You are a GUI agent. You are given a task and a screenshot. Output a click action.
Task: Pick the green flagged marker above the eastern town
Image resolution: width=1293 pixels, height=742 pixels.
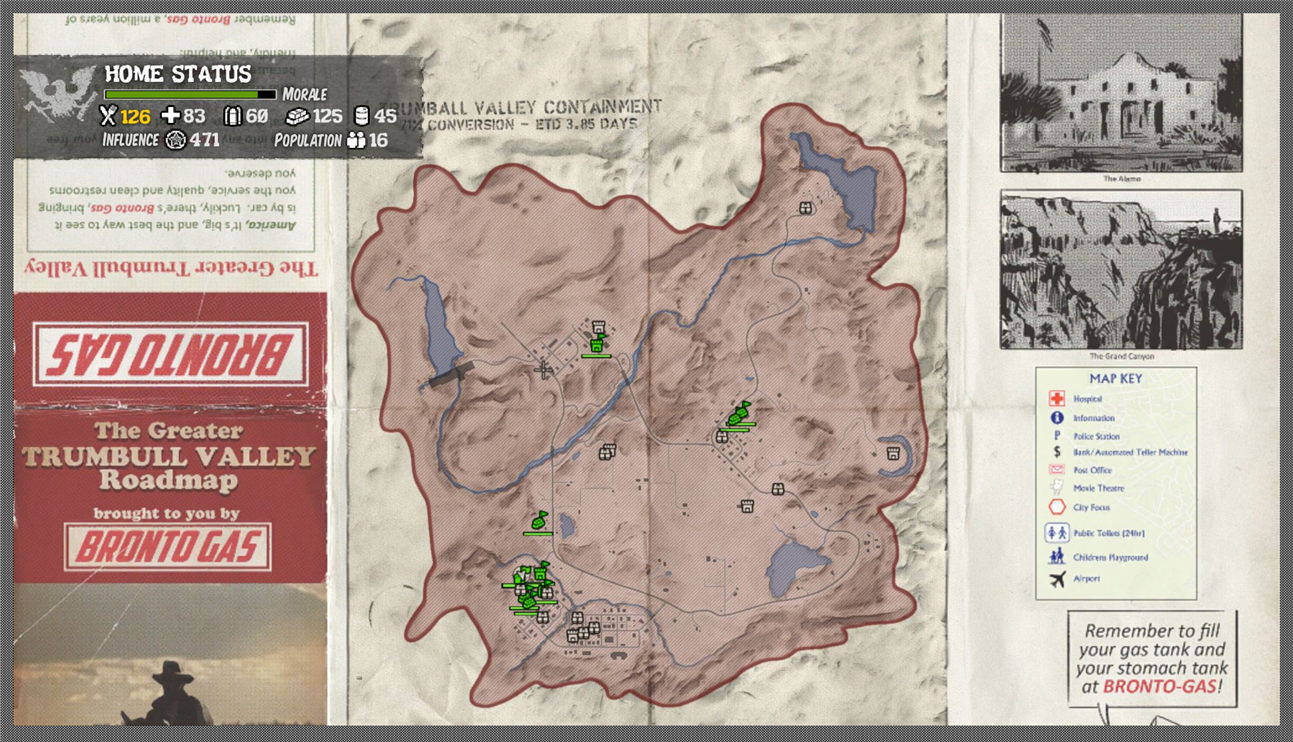point(739,413)
